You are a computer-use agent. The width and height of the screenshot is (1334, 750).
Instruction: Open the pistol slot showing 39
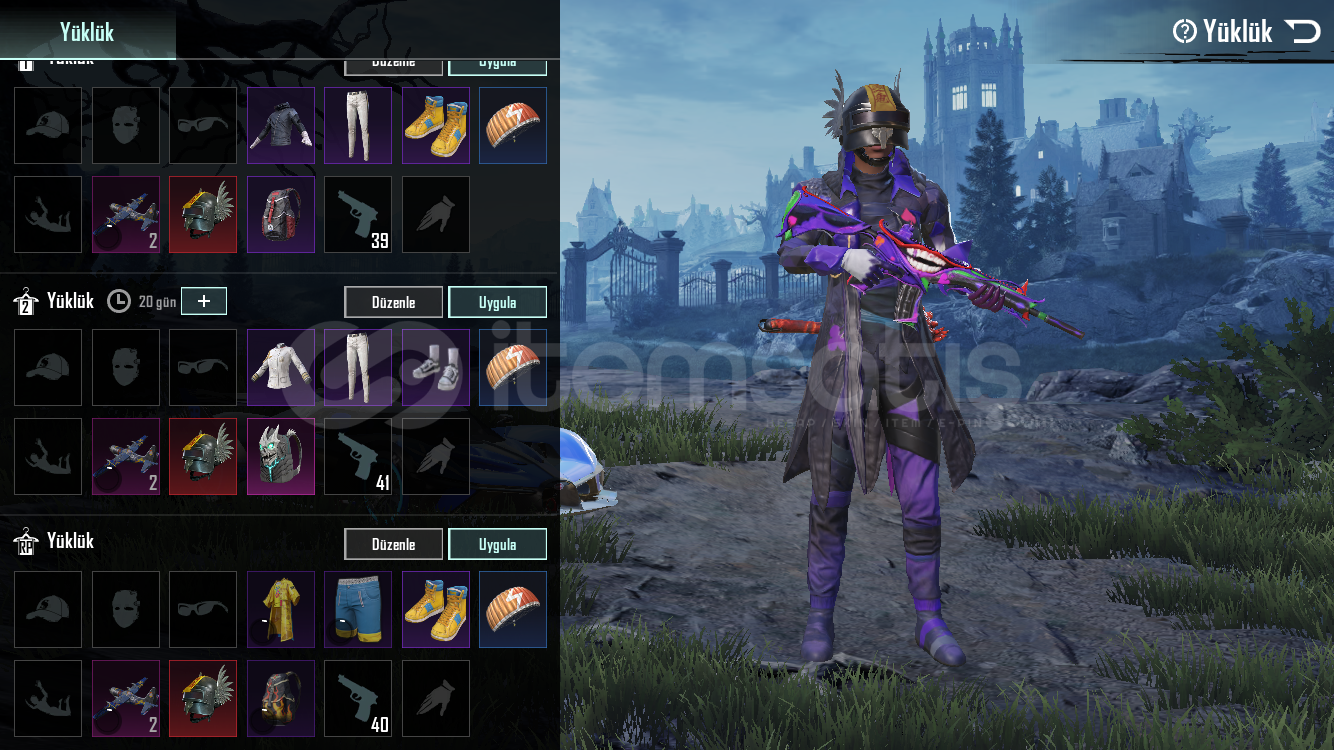click(358, 214)
